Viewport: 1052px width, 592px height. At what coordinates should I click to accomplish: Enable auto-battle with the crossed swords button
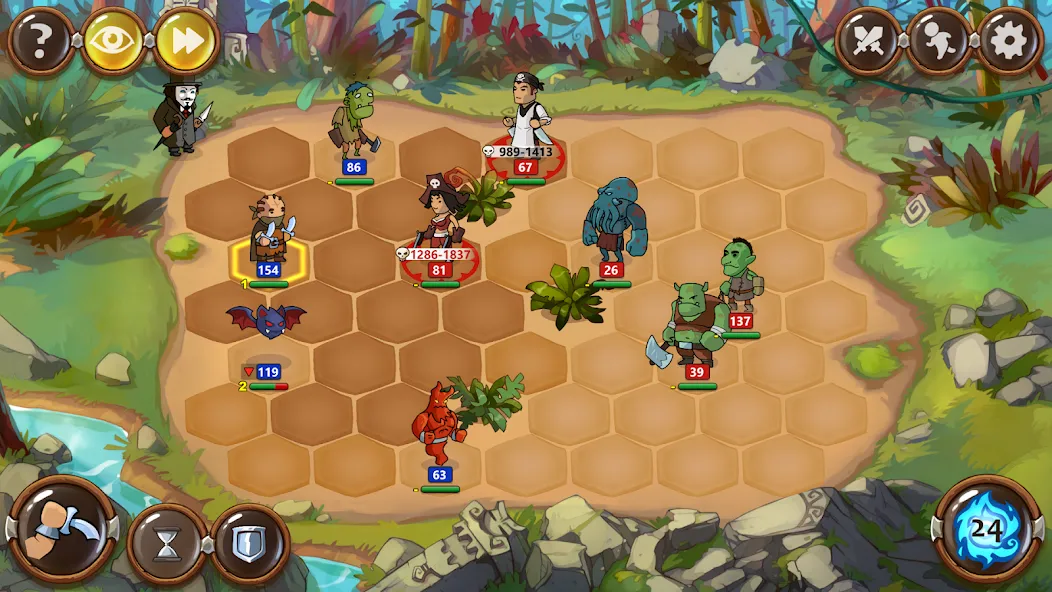tap(867, 41)
